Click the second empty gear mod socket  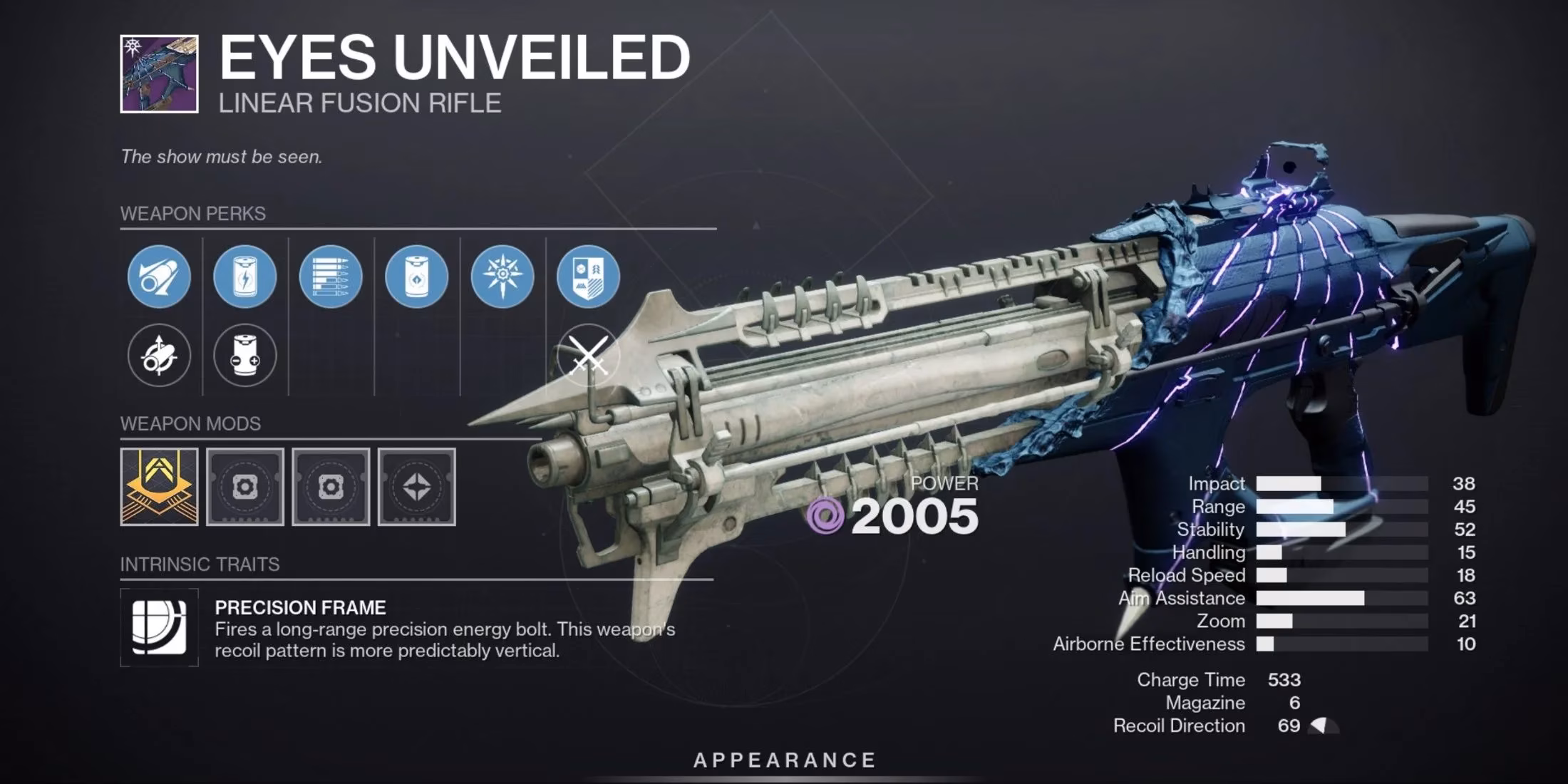click(x=331, y=486)
